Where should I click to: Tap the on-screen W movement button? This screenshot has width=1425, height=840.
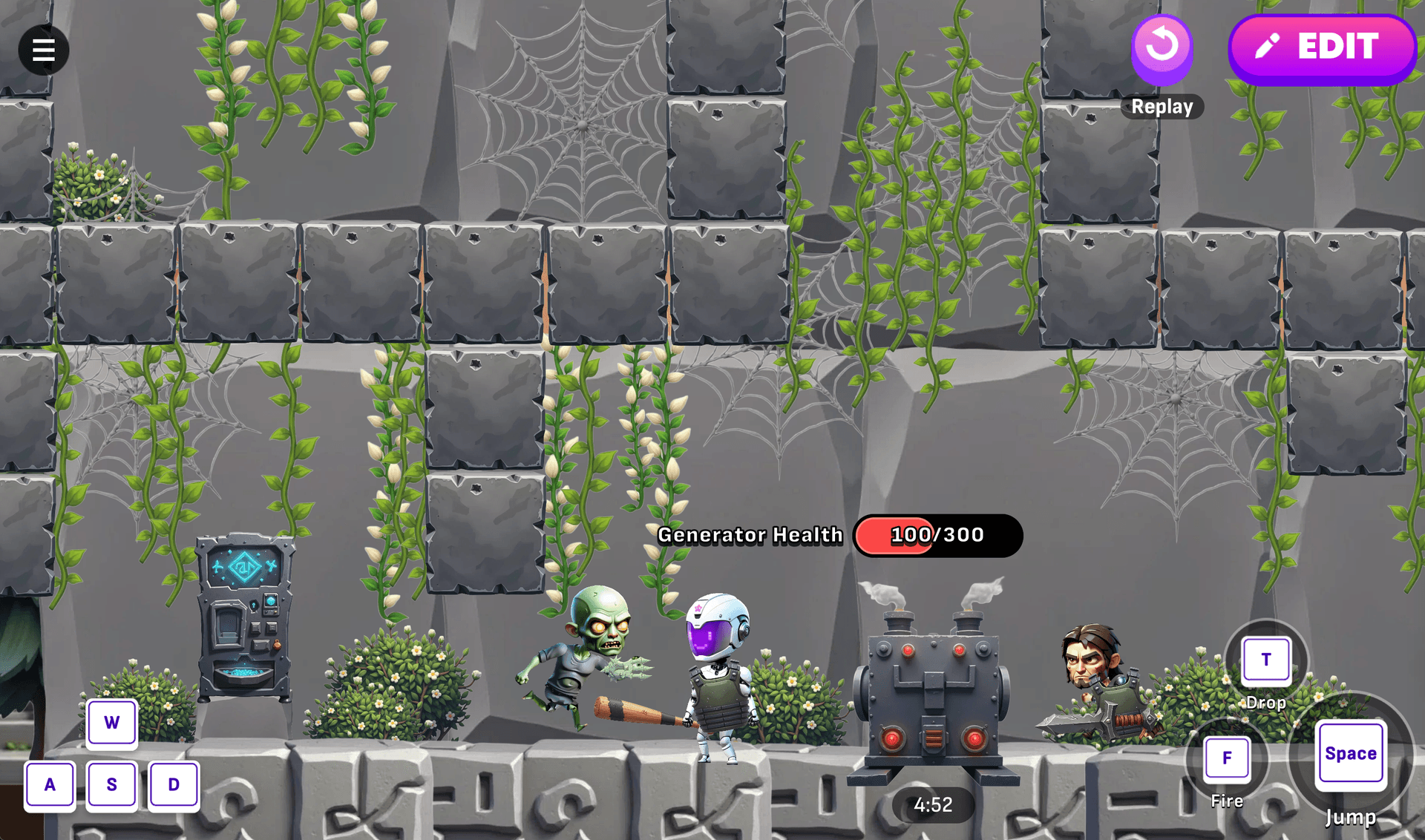tap(112, 722)
